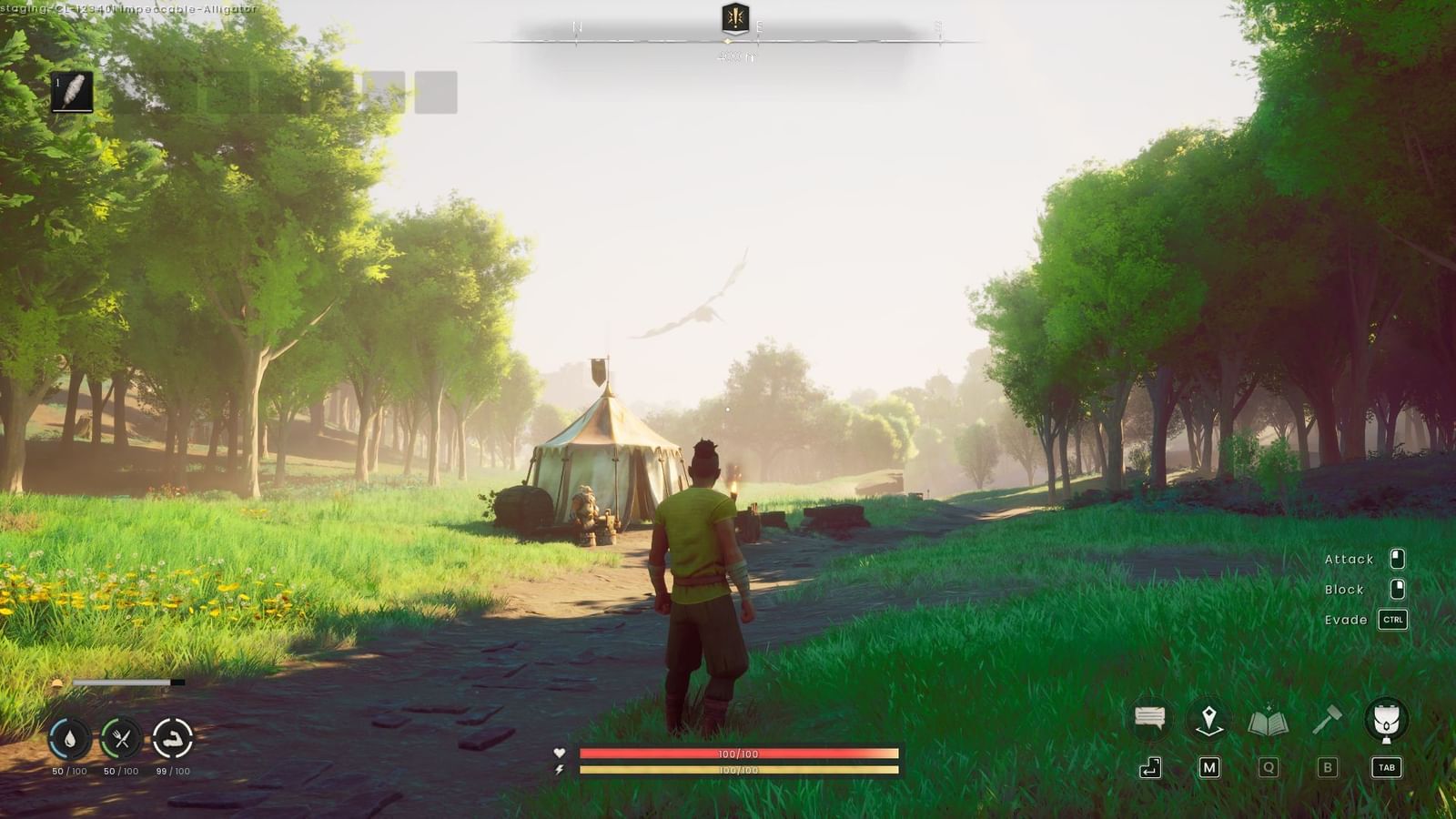
Task: Click the TAB key hint under the backpack
Action: [x=1386, y=767]
